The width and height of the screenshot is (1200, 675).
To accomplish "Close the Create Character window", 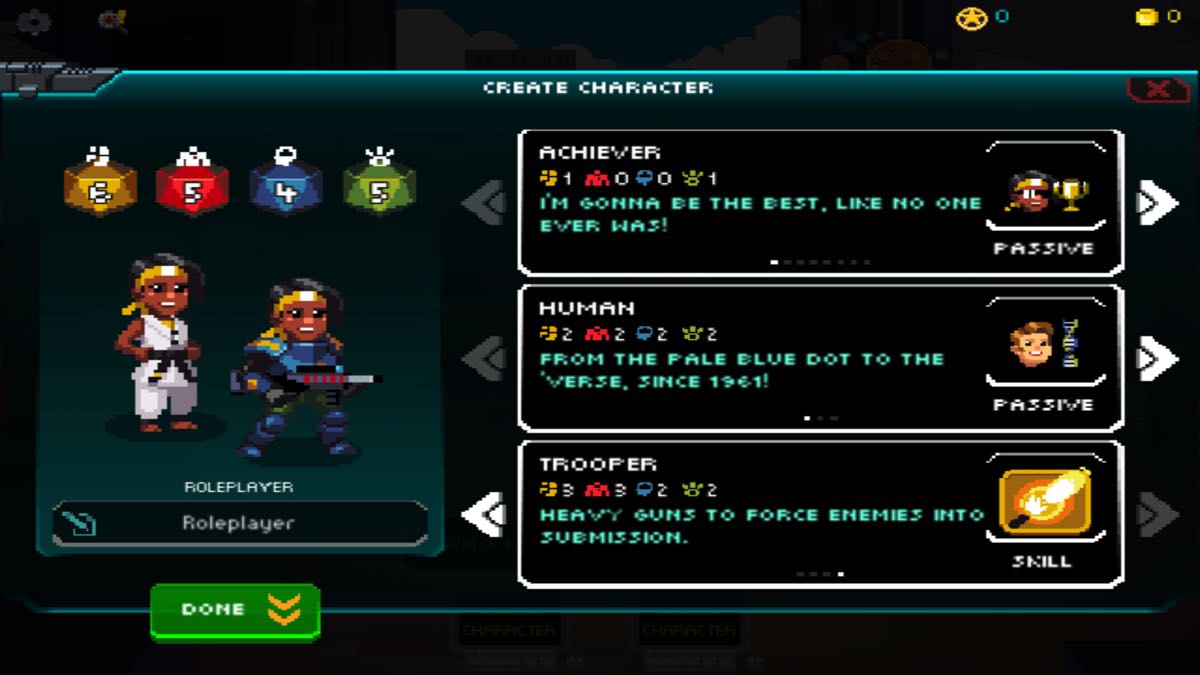I will (1157, 89).
